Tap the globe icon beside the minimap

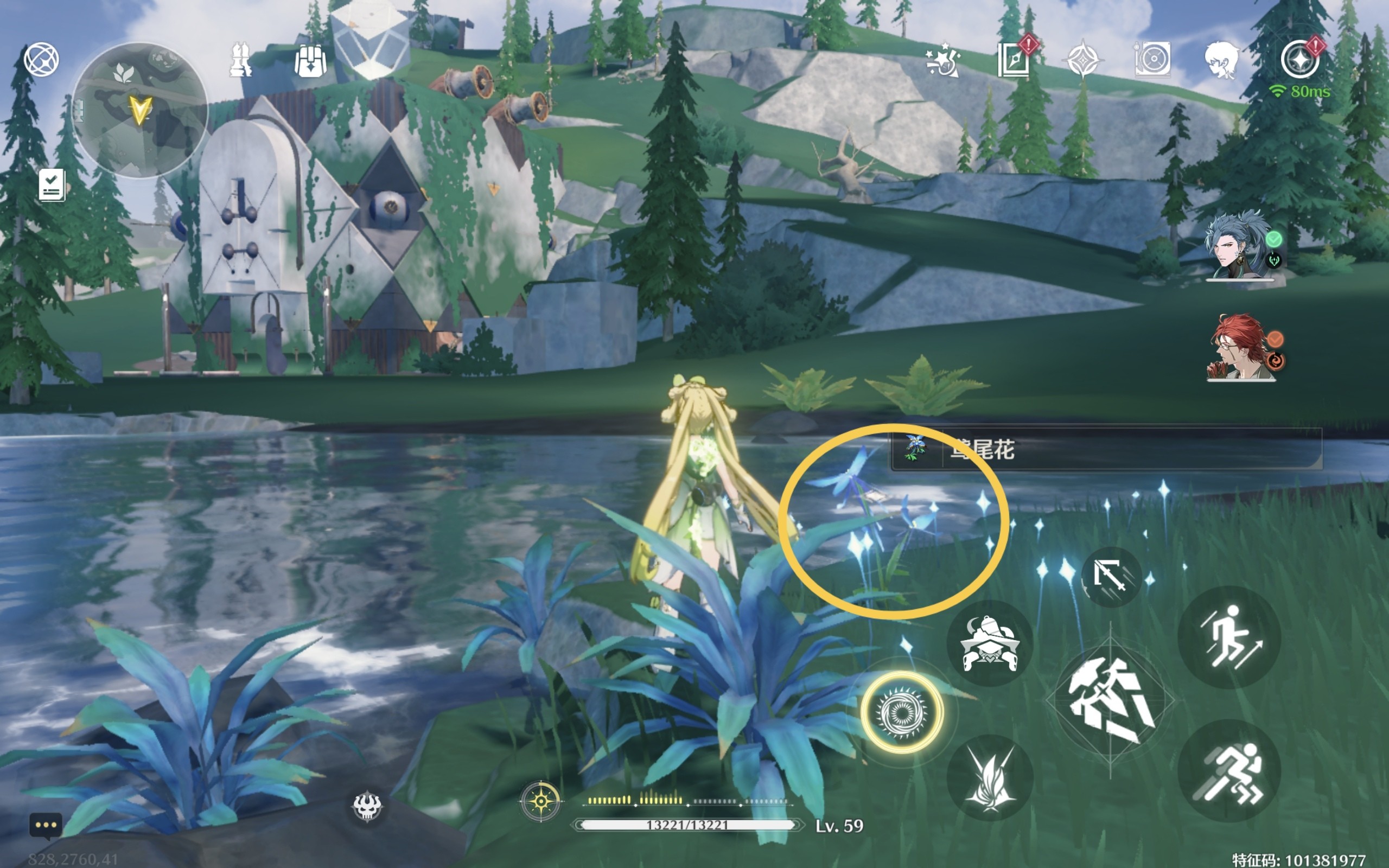41,59
